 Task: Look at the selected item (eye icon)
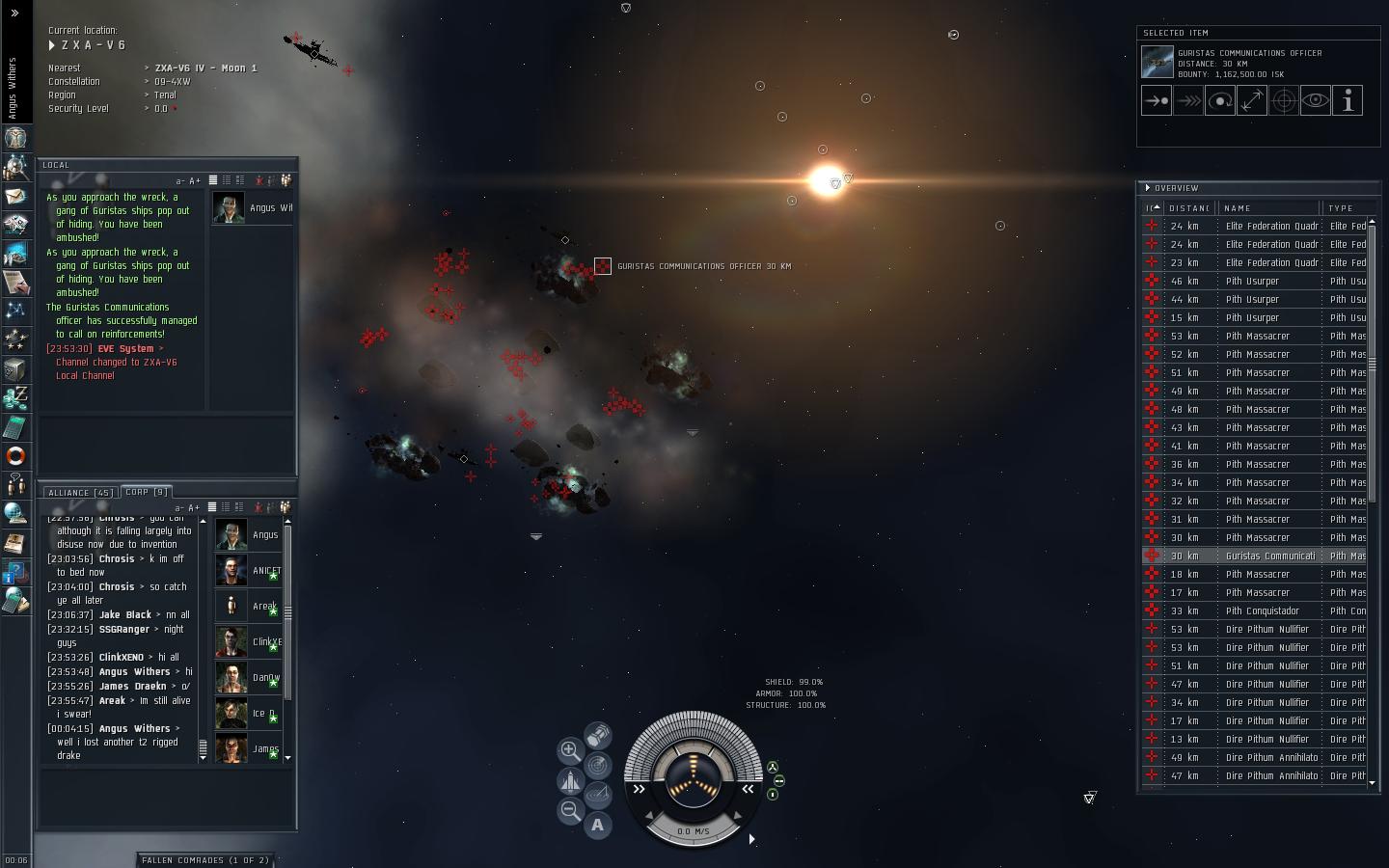click(1316, 100)
